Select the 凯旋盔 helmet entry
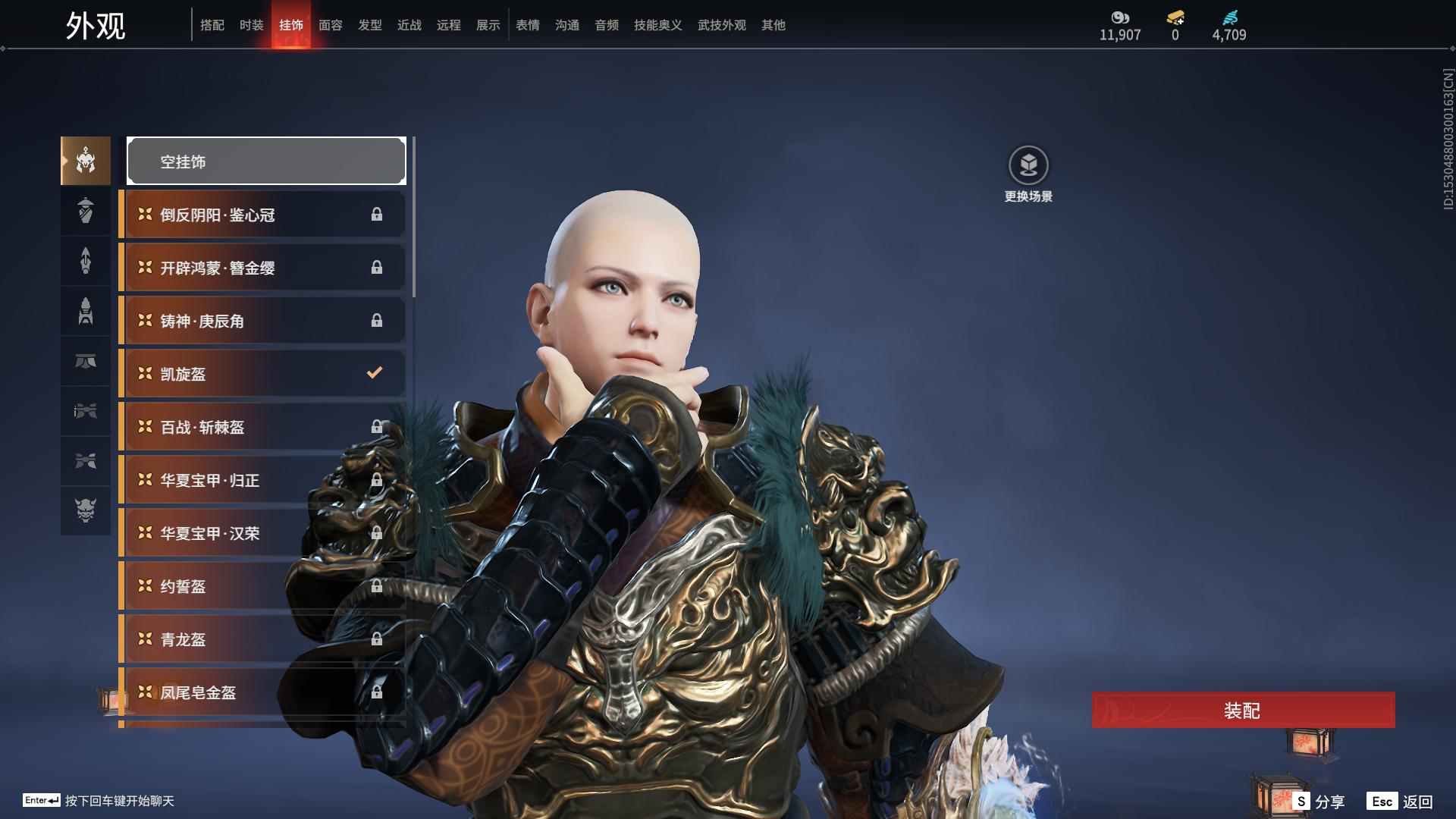Image resolution: width=1456 pixels, height=819 pixels. (262, 373)
